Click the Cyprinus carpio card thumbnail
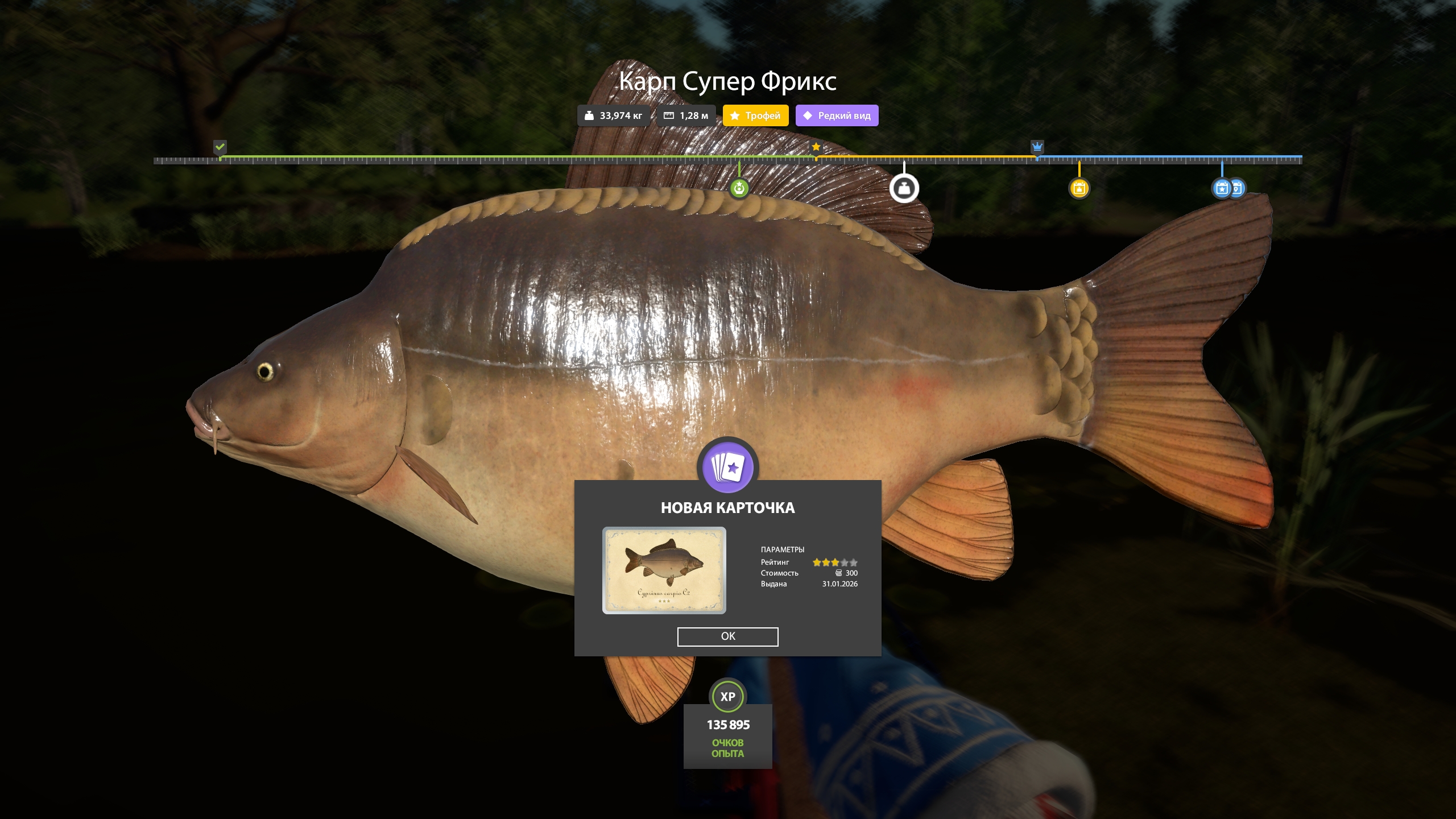The width and height of the screenshot is (1456, 819). [664, 570]
